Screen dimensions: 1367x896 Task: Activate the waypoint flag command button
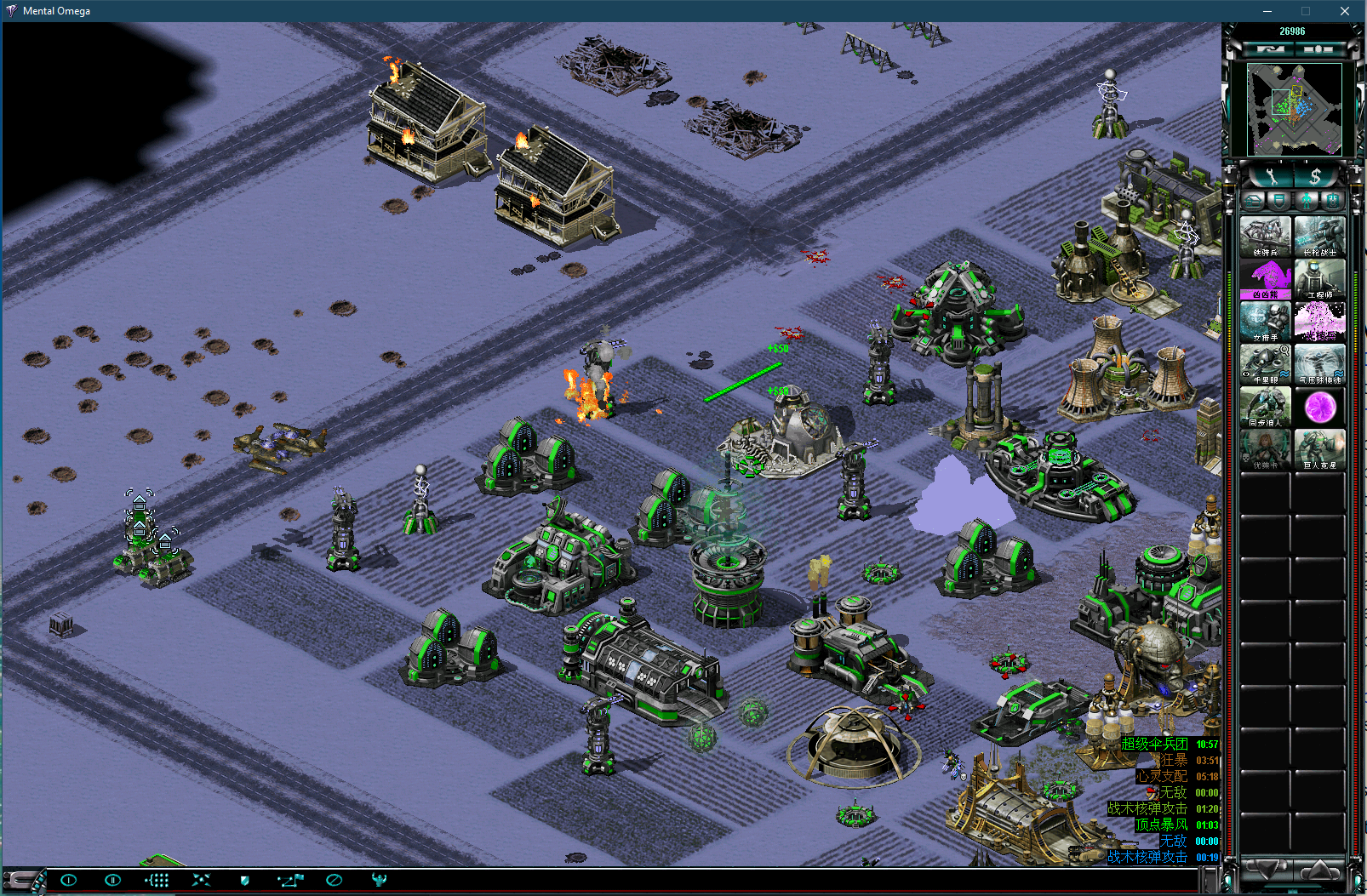click(x=289, y=880)
